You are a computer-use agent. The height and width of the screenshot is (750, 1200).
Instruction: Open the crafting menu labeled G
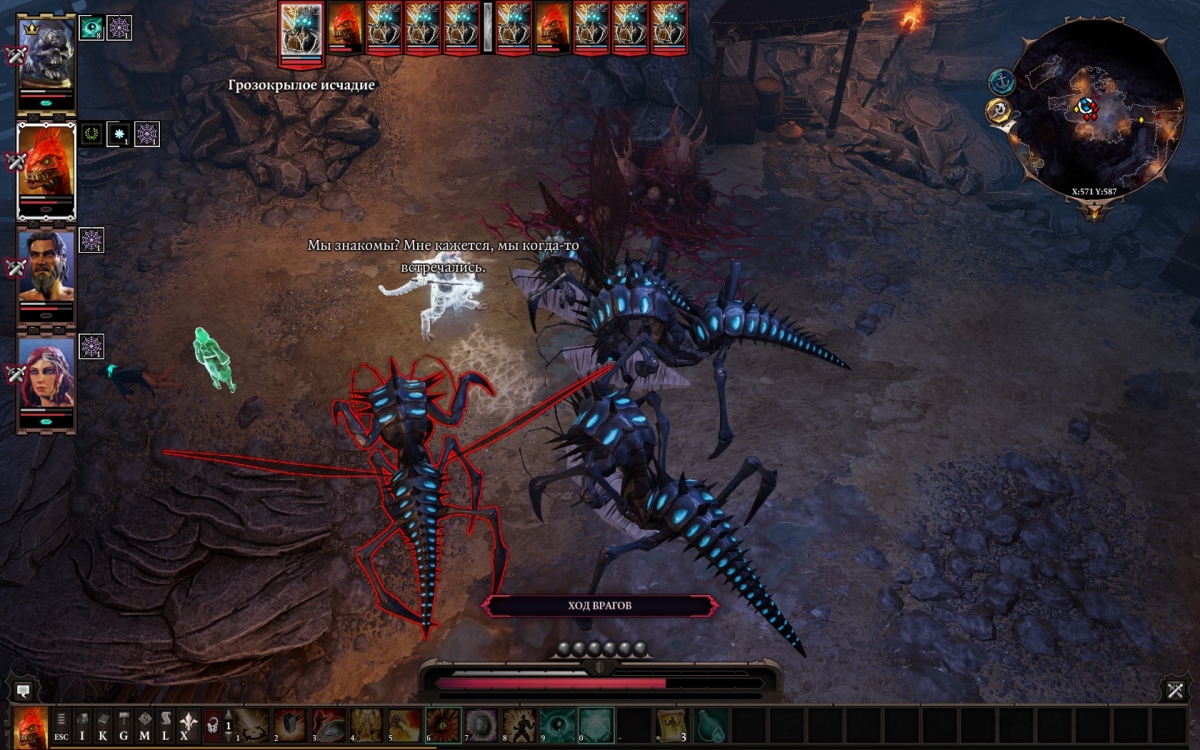pos(124,724)
